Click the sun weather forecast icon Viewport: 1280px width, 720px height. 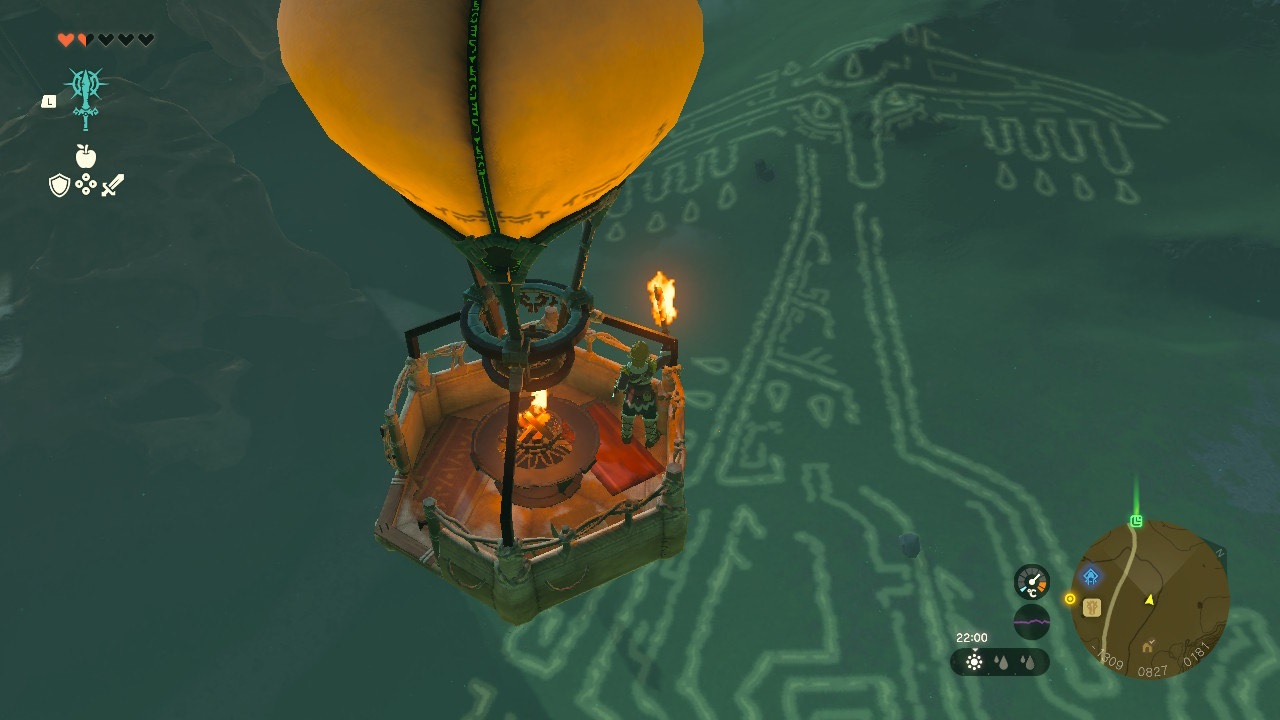pos(975,662)
